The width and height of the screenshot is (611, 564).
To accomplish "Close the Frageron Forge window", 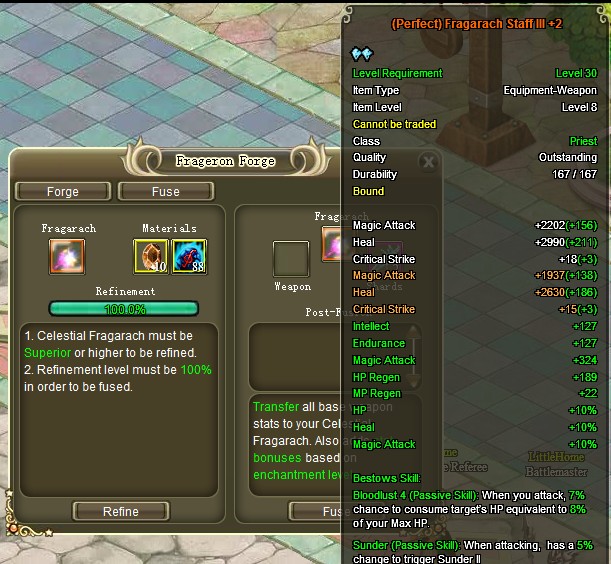I will coord(428,161).
